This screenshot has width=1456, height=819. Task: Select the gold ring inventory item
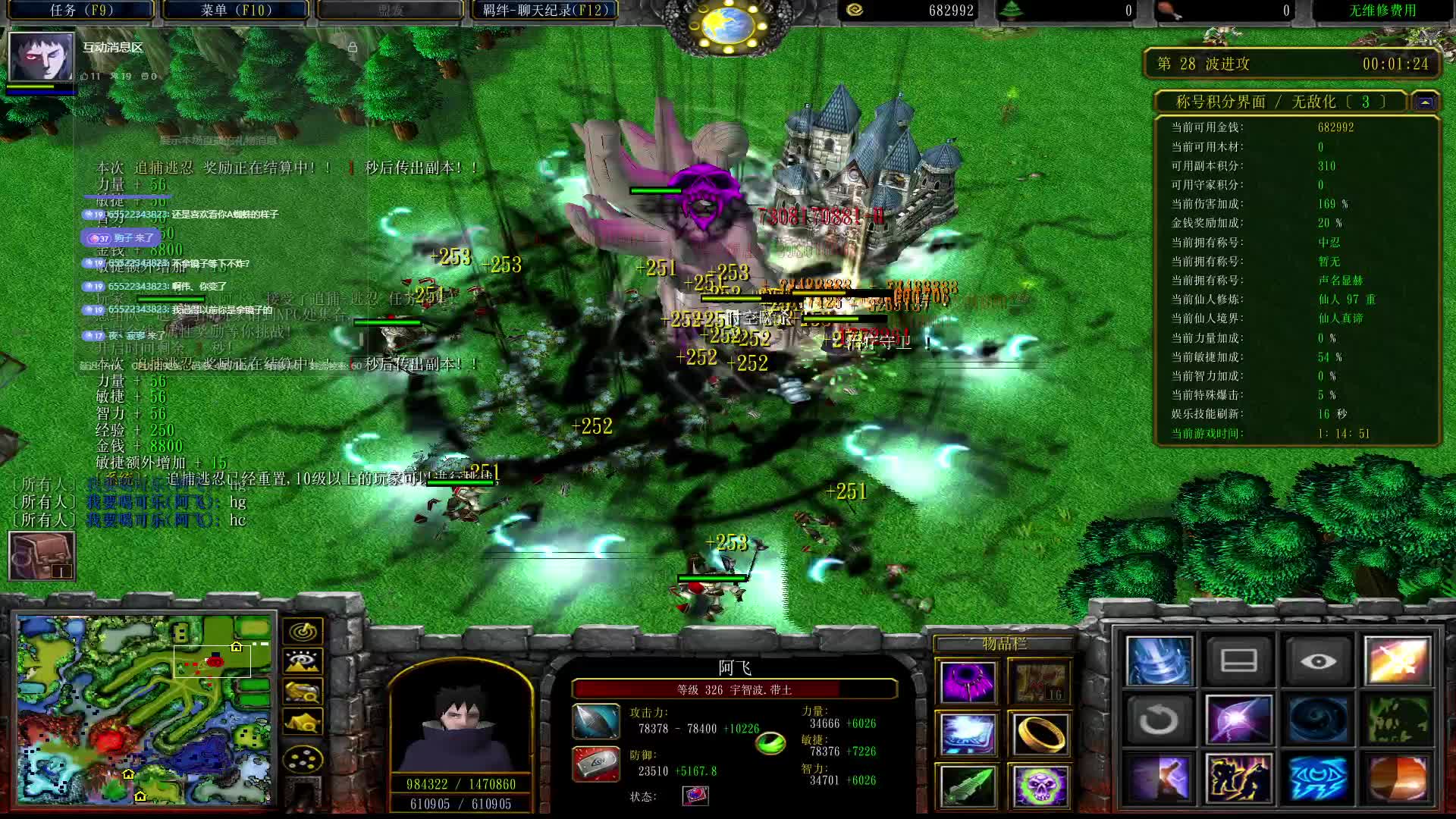tap(1039, 734)
